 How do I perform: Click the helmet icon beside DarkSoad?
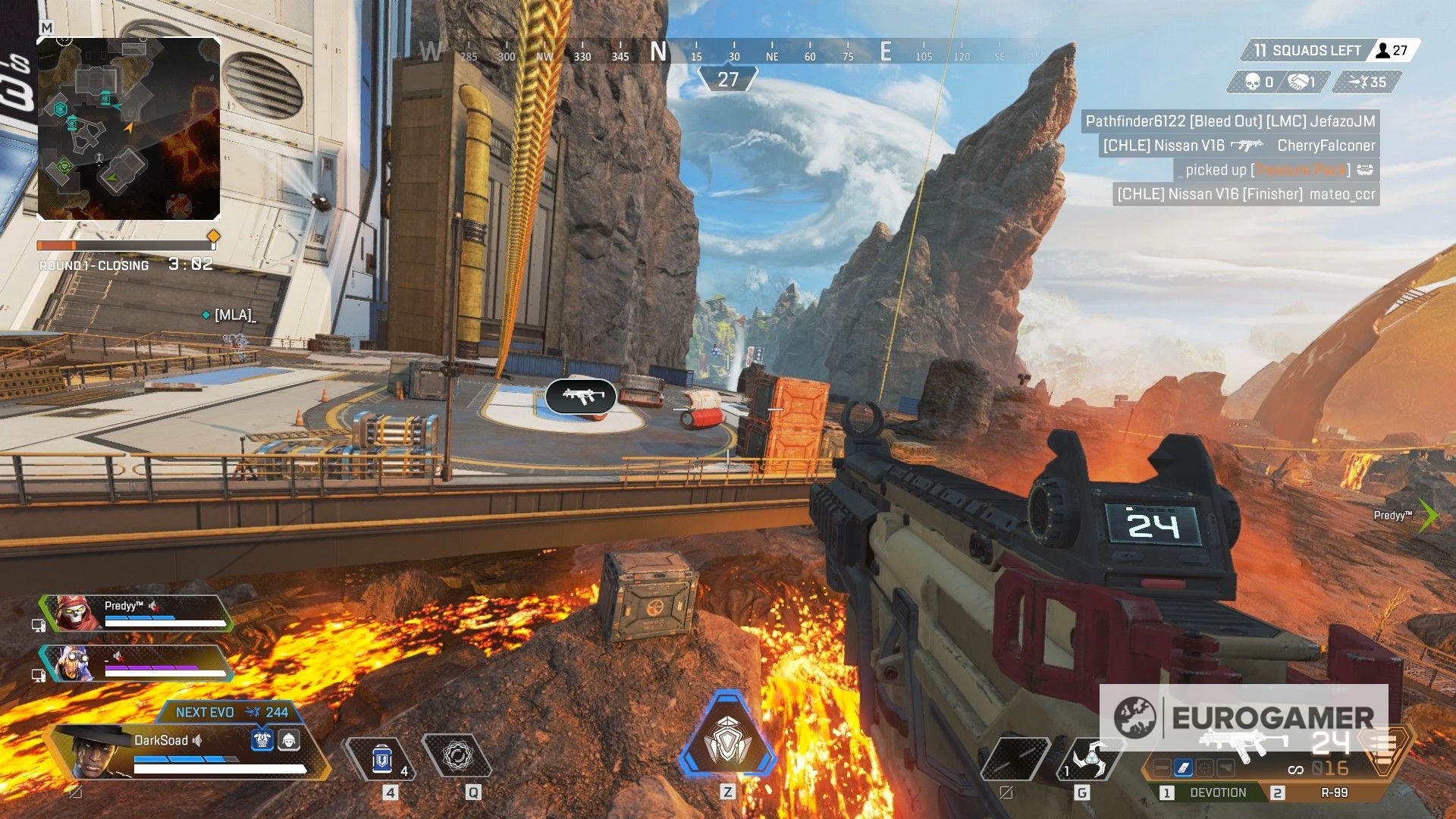point(289,739)
